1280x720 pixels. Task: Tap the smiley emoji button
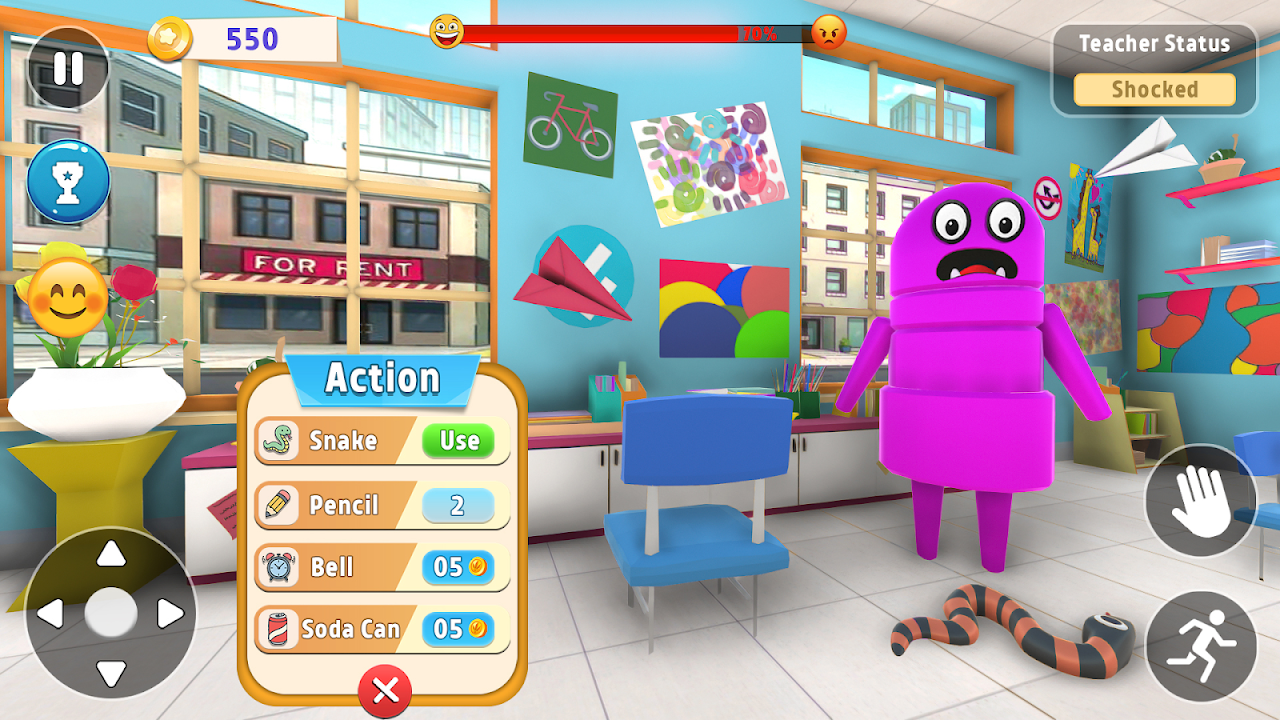point(67,297)
